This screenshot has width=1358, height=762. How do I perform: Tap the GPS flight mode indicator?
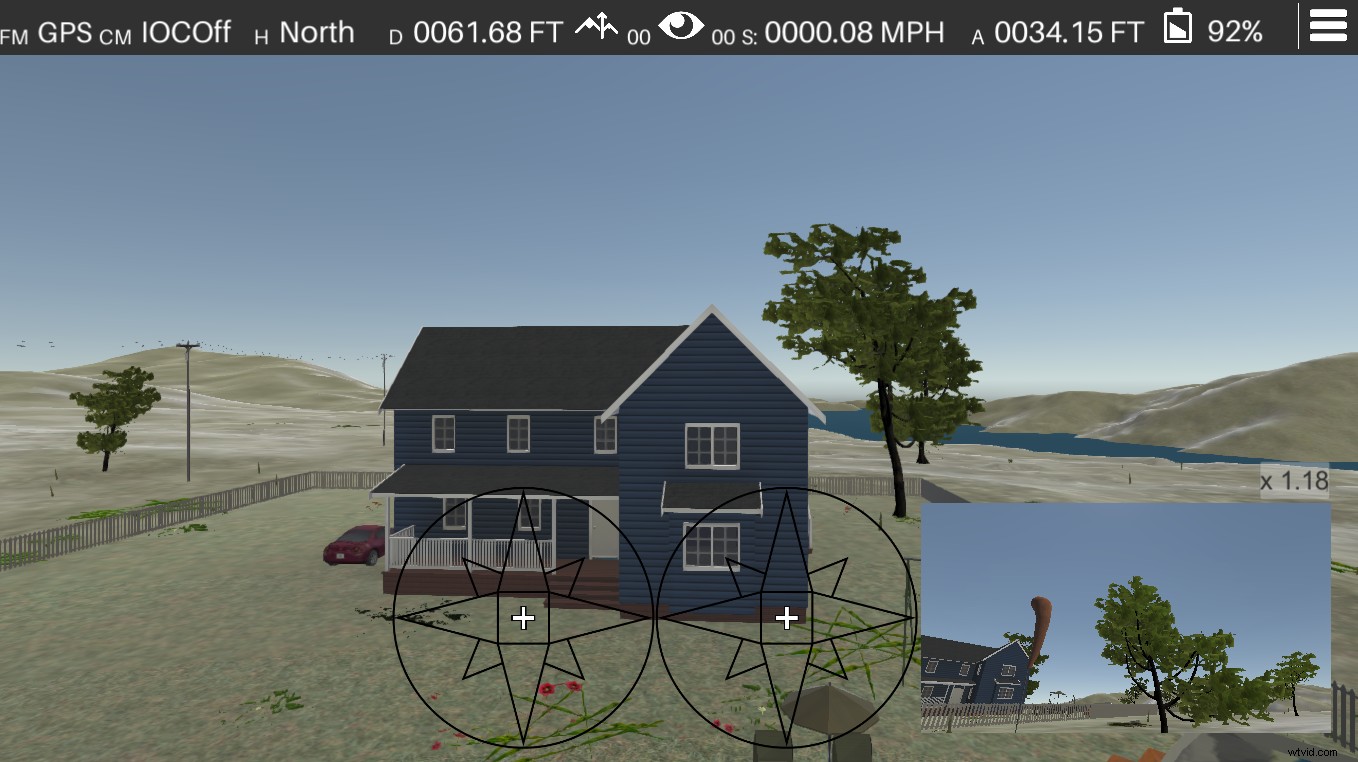click(x=64, y=31)
